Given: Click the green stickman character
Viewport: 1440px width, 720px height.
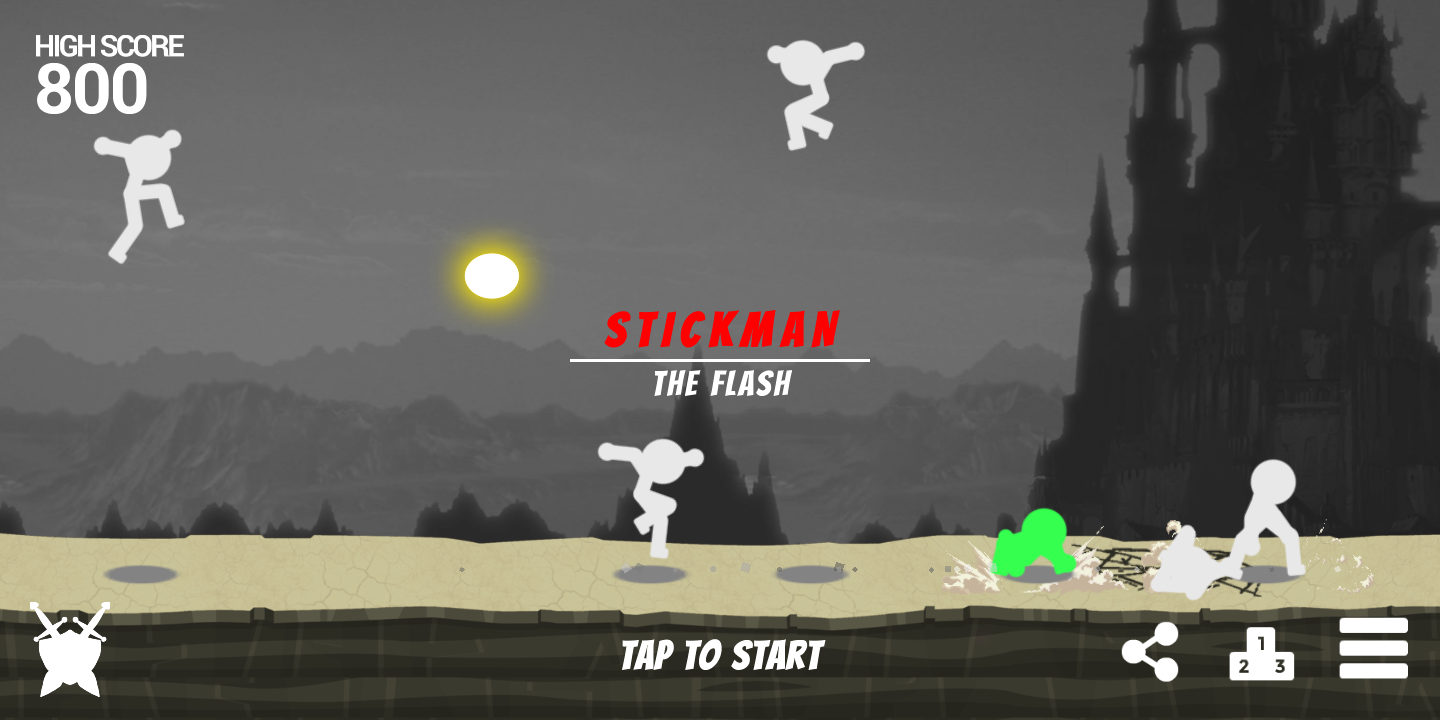Looking at the screenshot, I should [1035, 545].
